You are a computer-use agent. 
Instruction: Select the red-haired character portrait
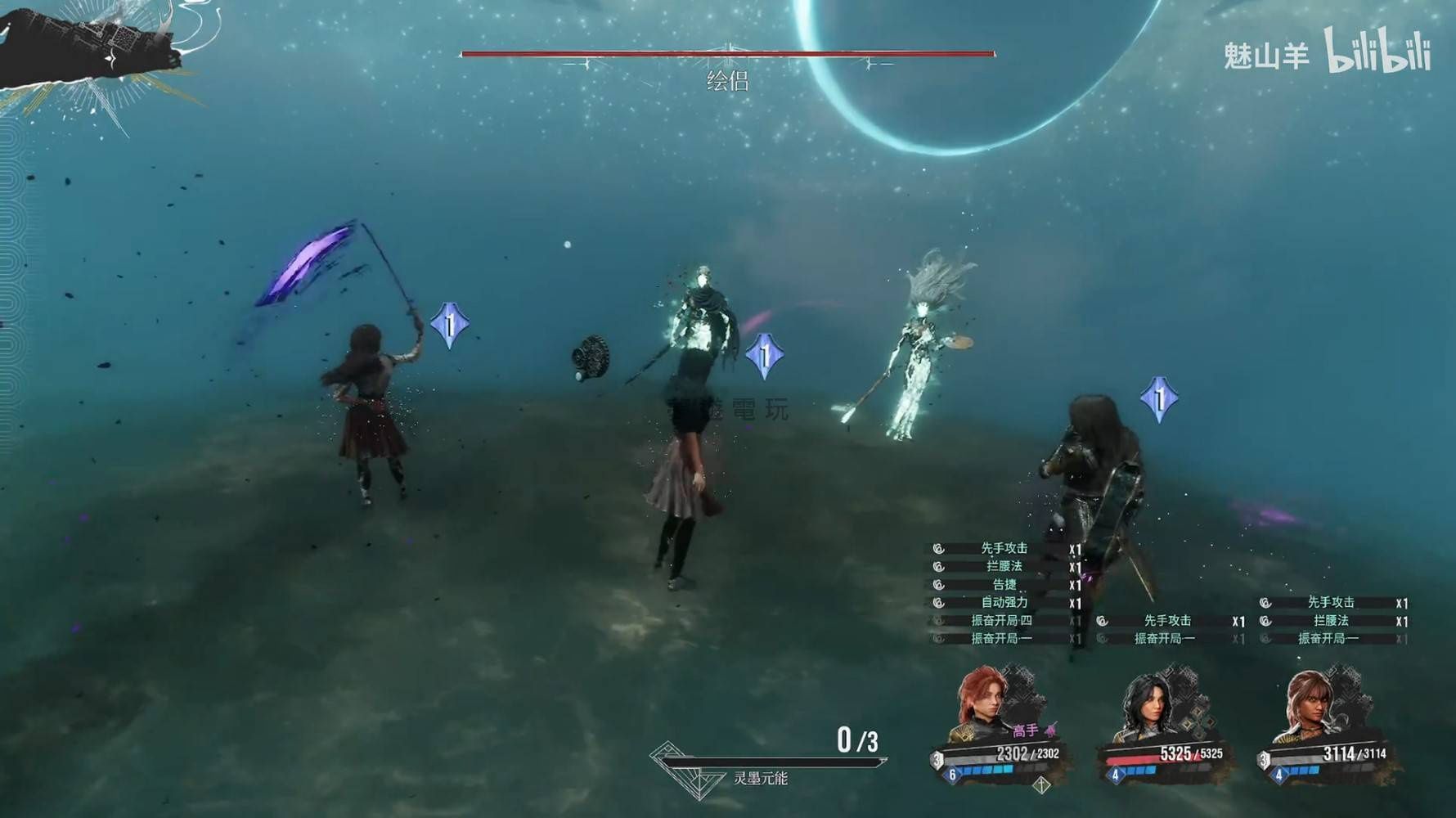click(x=985, y=702)
